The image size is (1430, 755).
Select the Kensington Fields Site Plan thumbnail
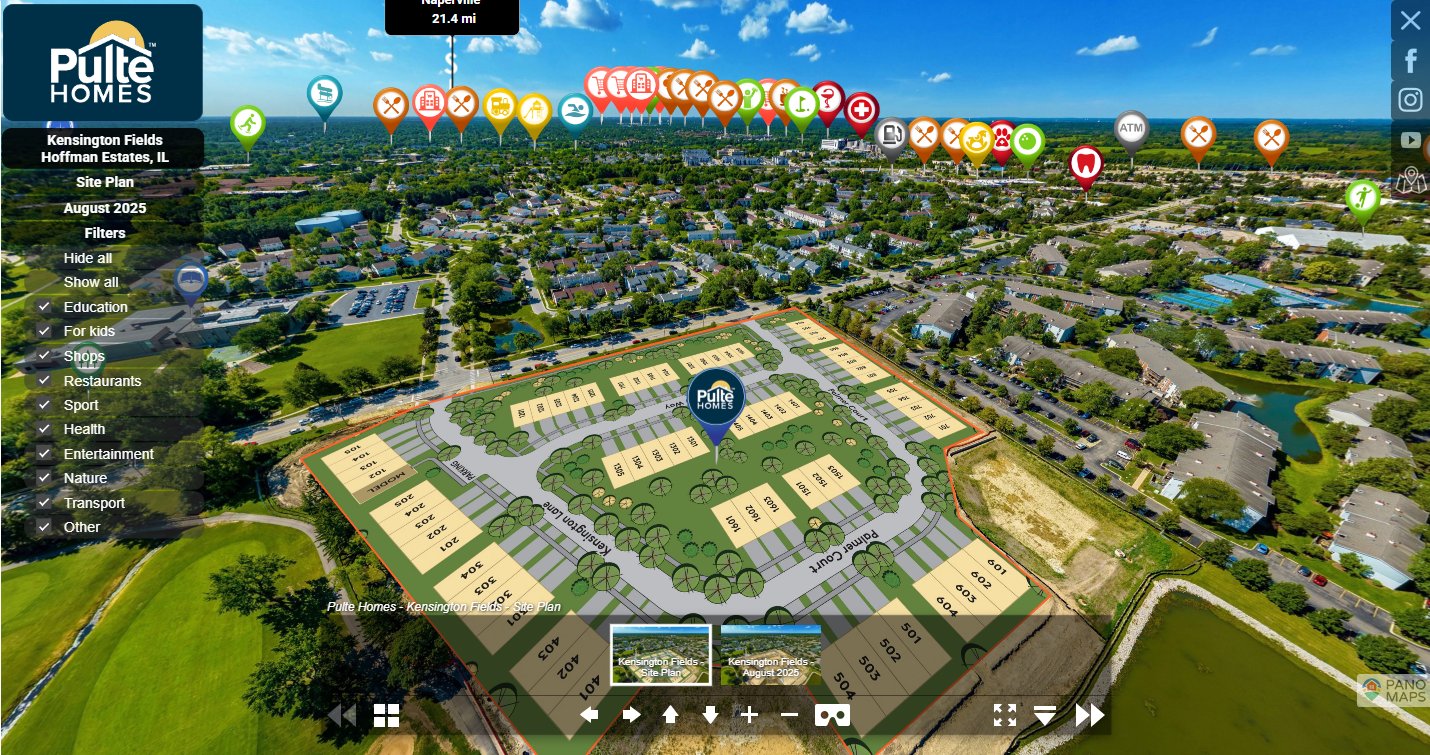click(x=661, y=655)
